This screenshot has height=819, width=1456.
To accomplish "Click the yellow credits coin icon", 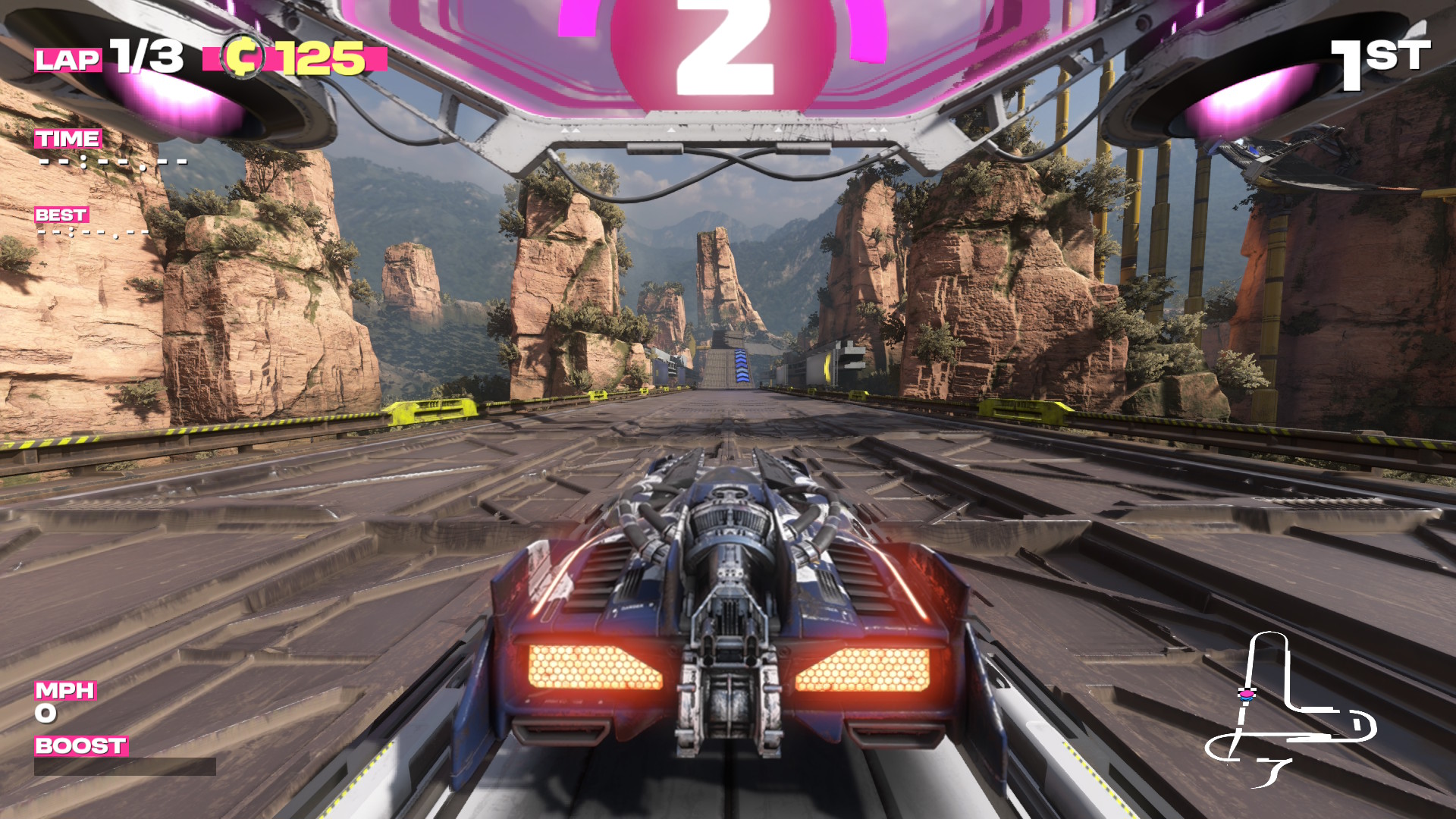I will tap(243, 57).
